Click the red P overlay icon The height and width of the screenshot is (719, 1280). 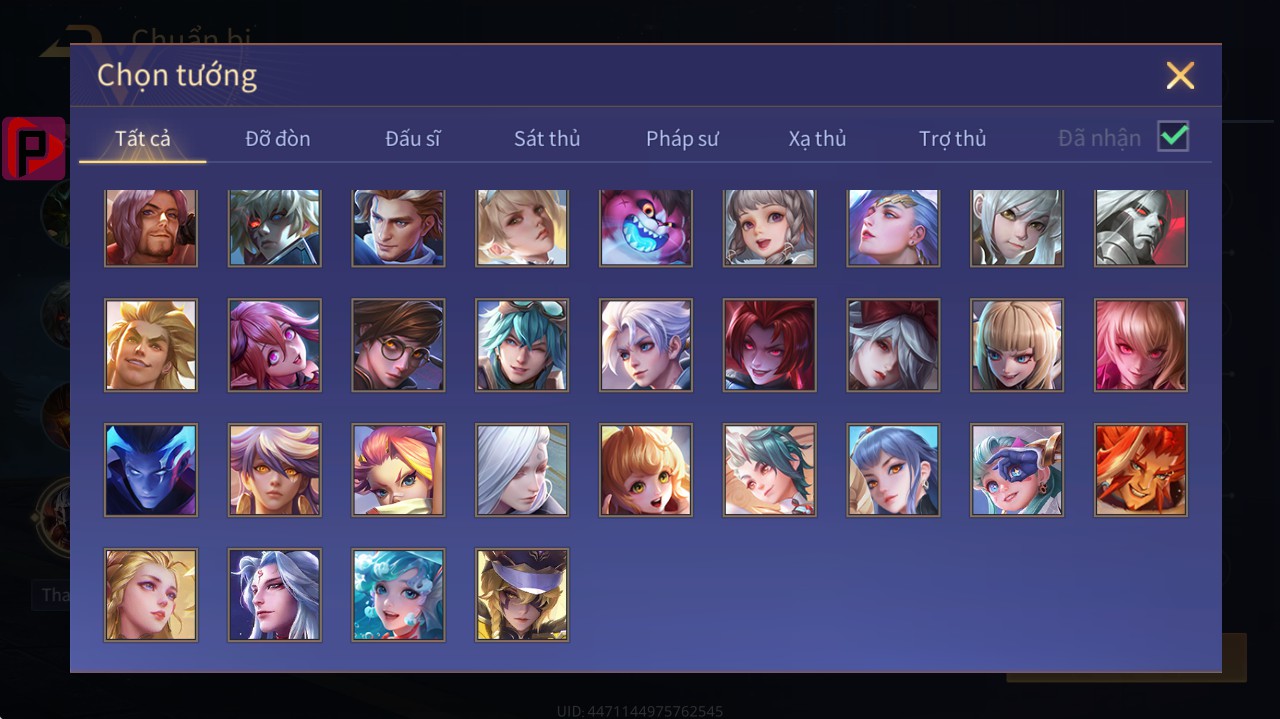click(34, 149)
